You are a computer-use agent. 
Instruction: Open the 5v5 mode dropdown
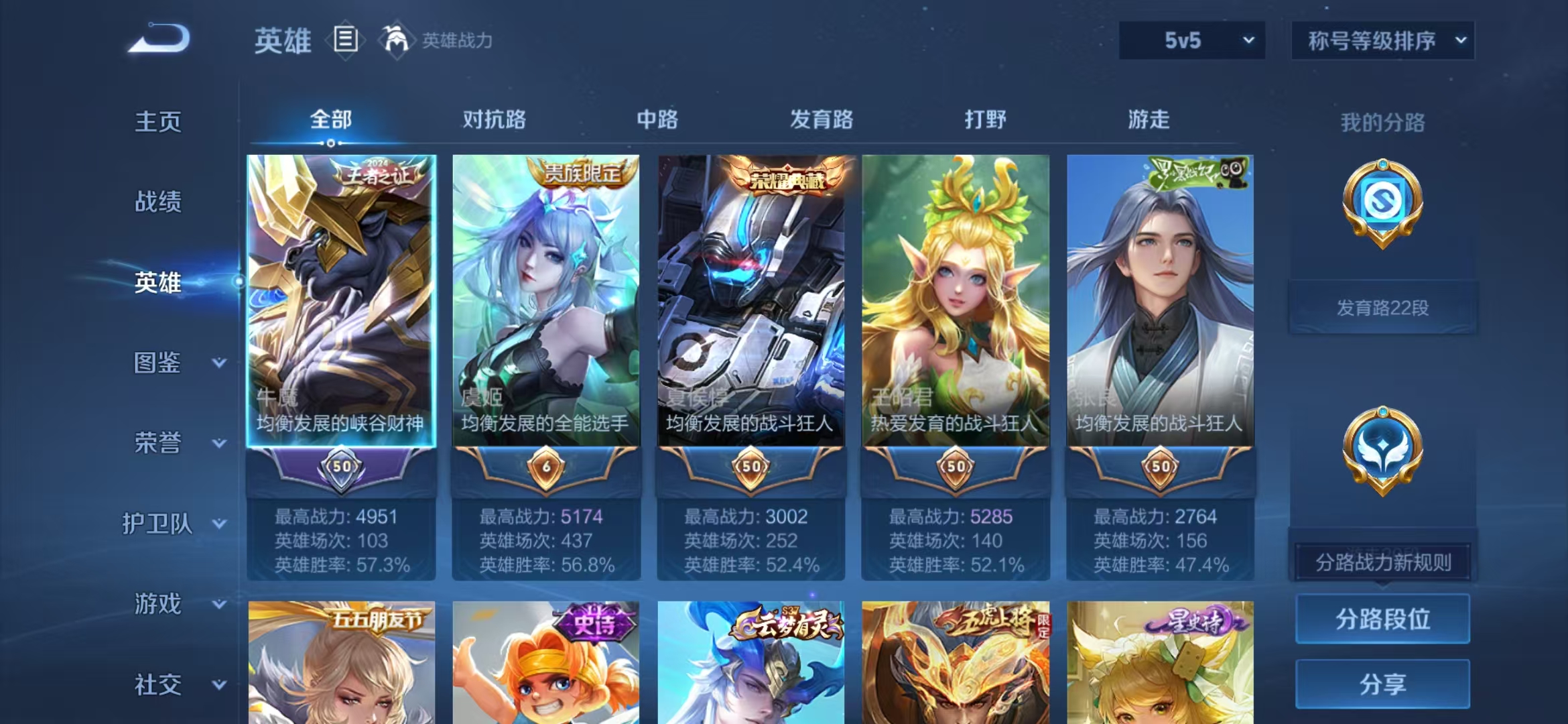click(x=1193, y=40)
